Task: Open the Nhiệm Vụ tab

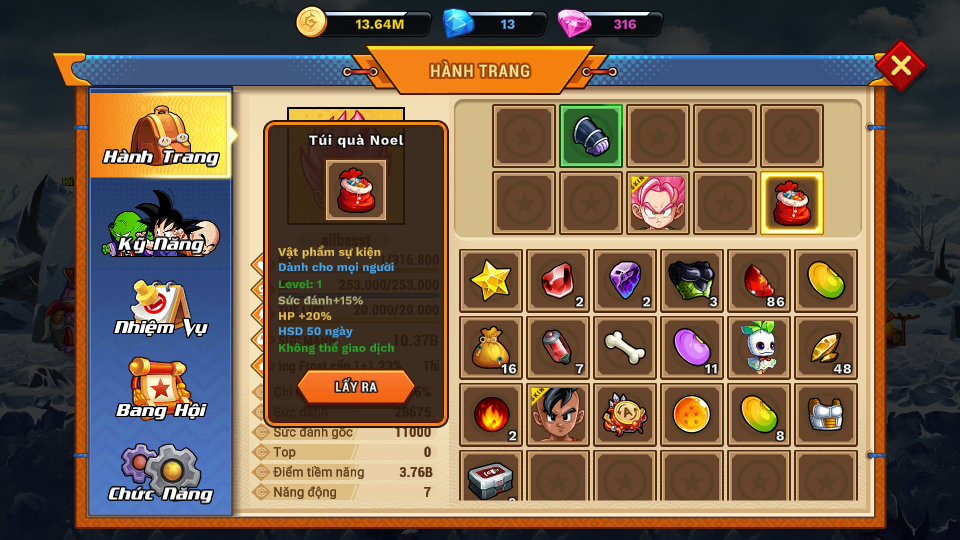Action: pos(161,307)
